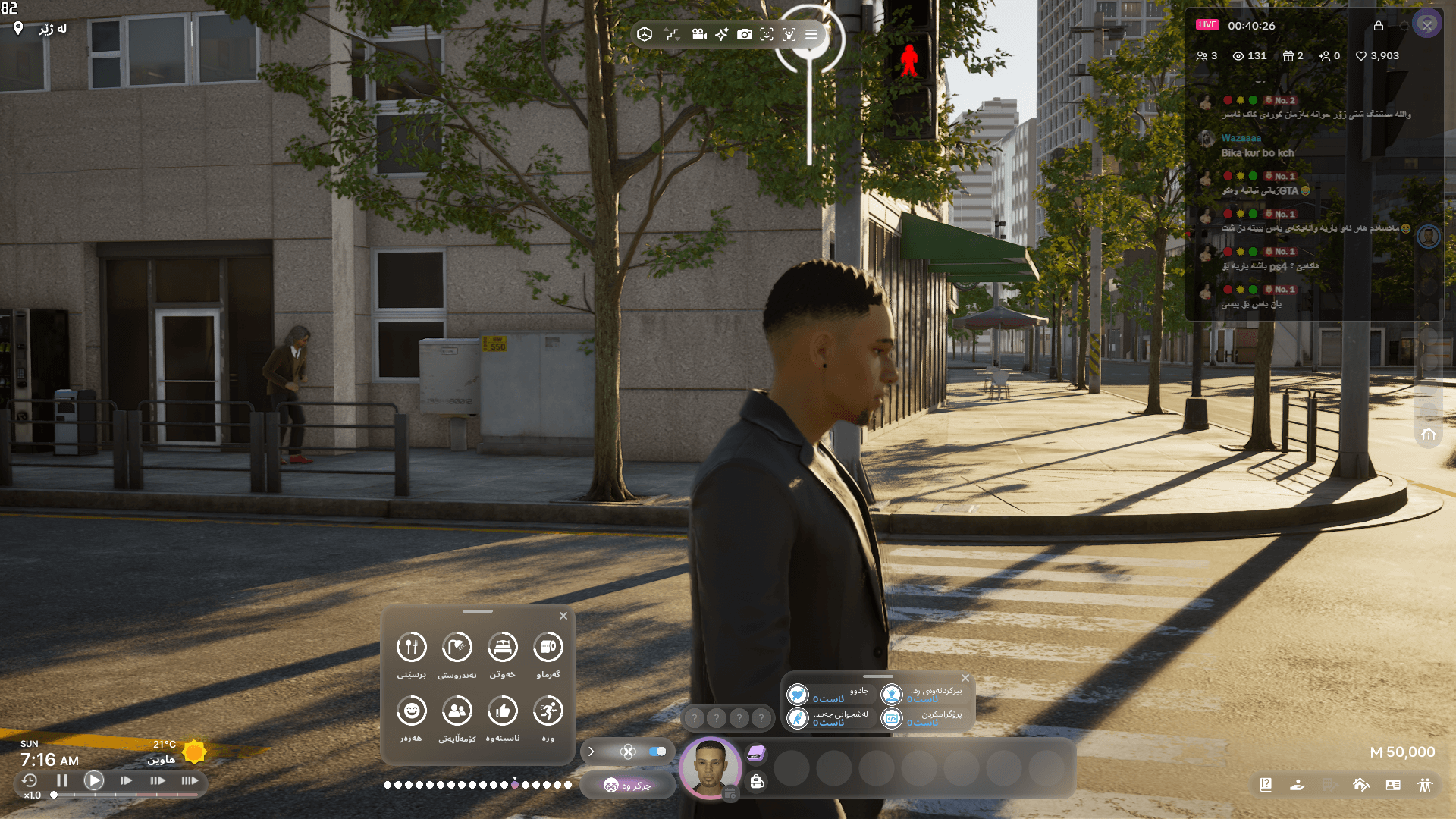
Task: Select the sleep icon in the needs panel
Action: point(503,646)
